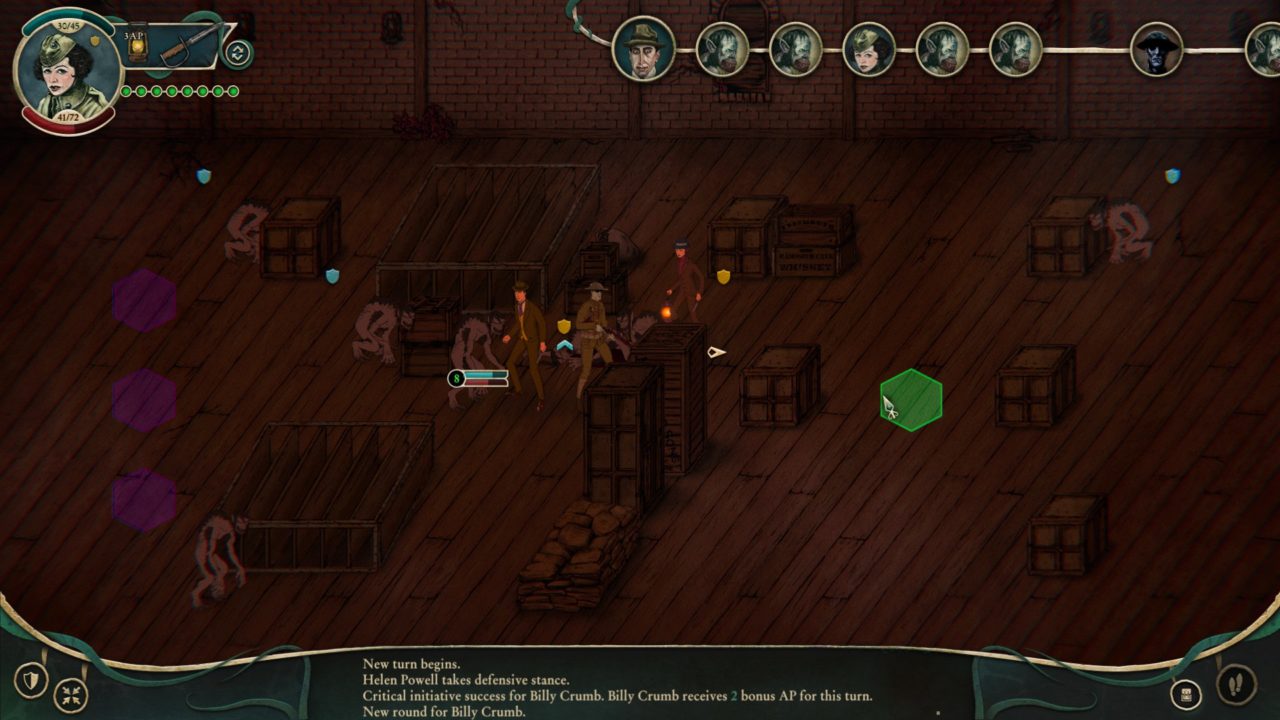Click the footprints button
The width and height of the screenshot is (1280, 720).
[1236, 684]
